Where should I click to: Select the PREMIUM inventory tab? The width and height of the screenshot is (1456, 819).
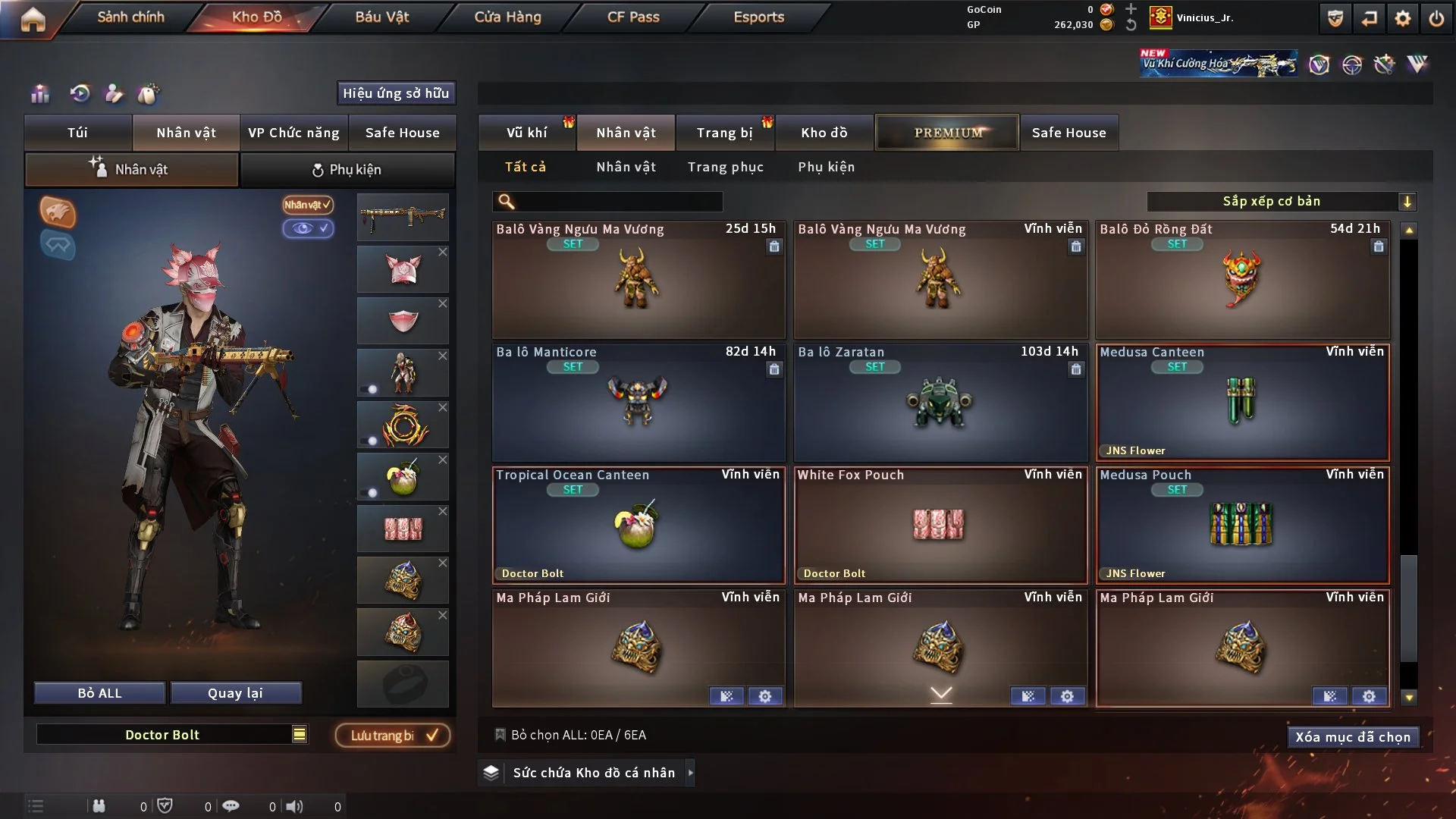click(947, 133)
